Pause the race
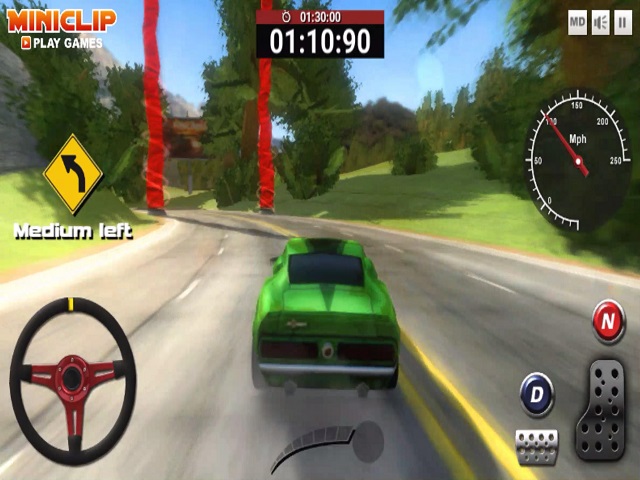Image resolution: width=640 pixels, height=480 pixels. click(623, 22)
